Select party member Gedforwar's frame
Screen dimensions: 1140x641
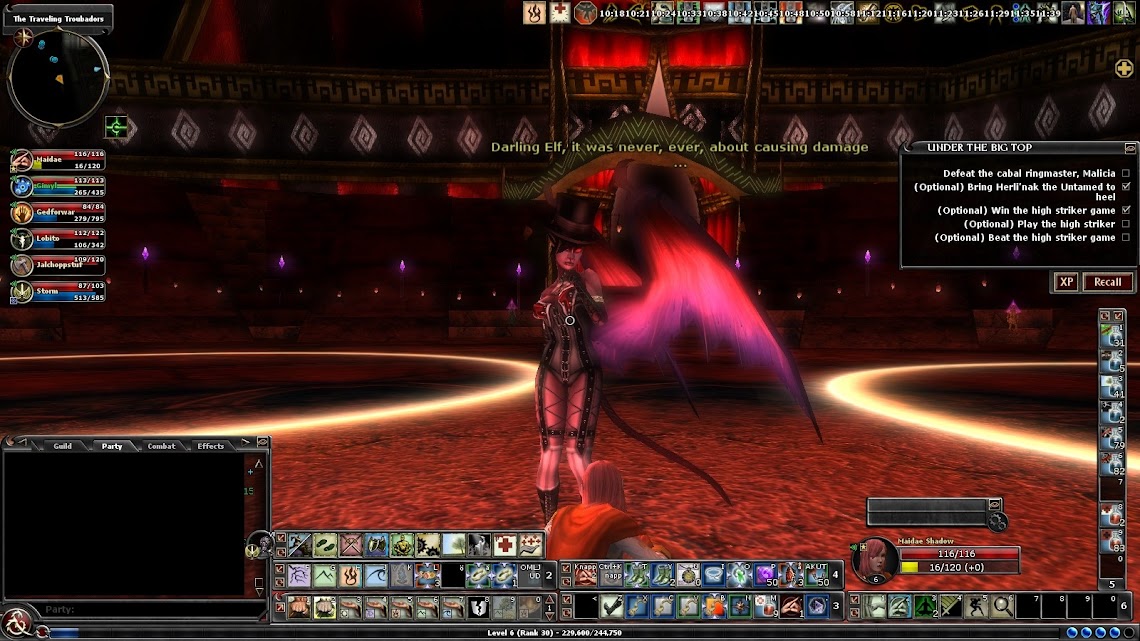click(60, 213)
